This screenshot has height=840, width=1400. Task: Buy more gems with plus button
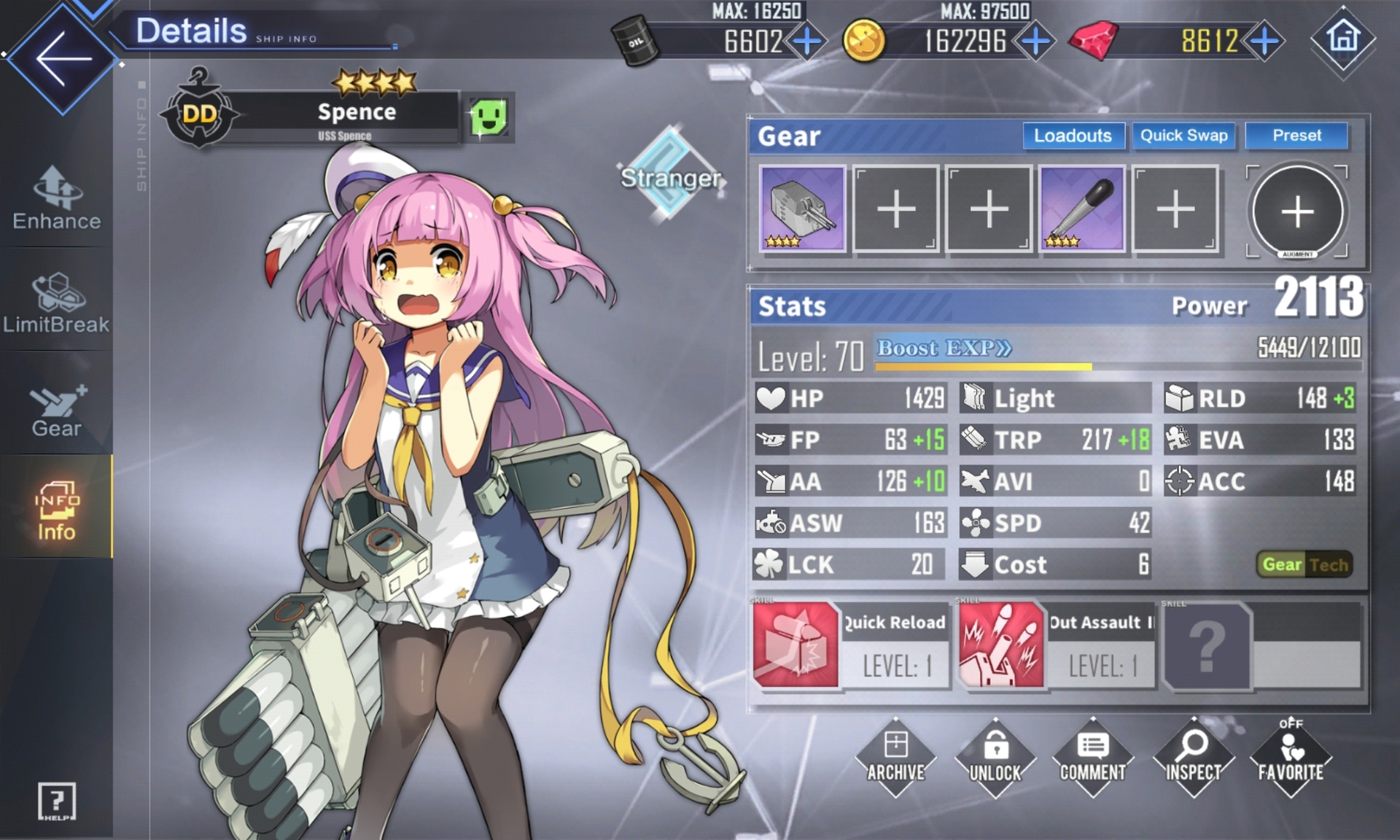[1264, 41]
